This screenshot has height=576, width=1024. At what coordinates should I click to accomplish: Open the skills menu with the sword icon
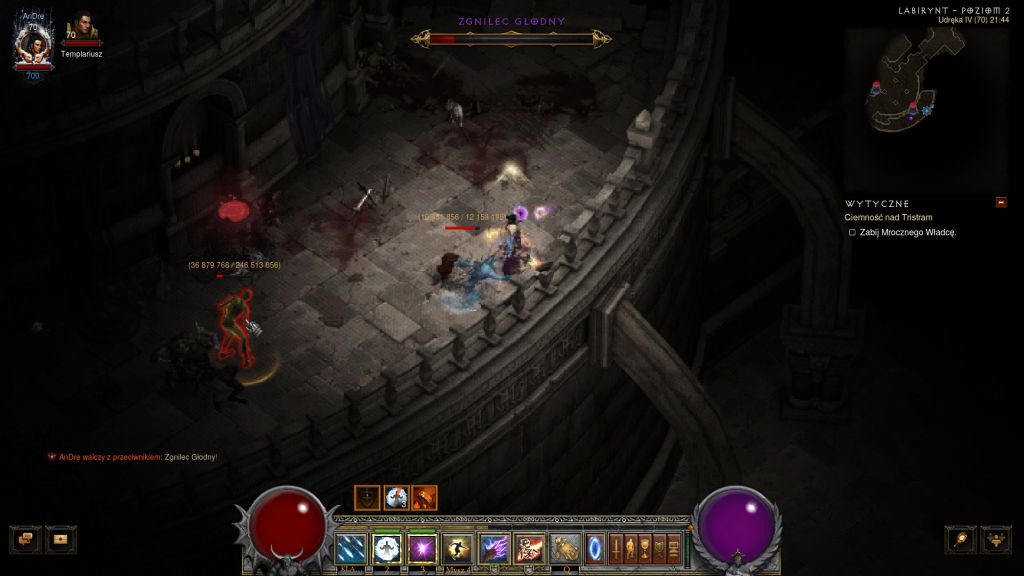tap(617, 548)
